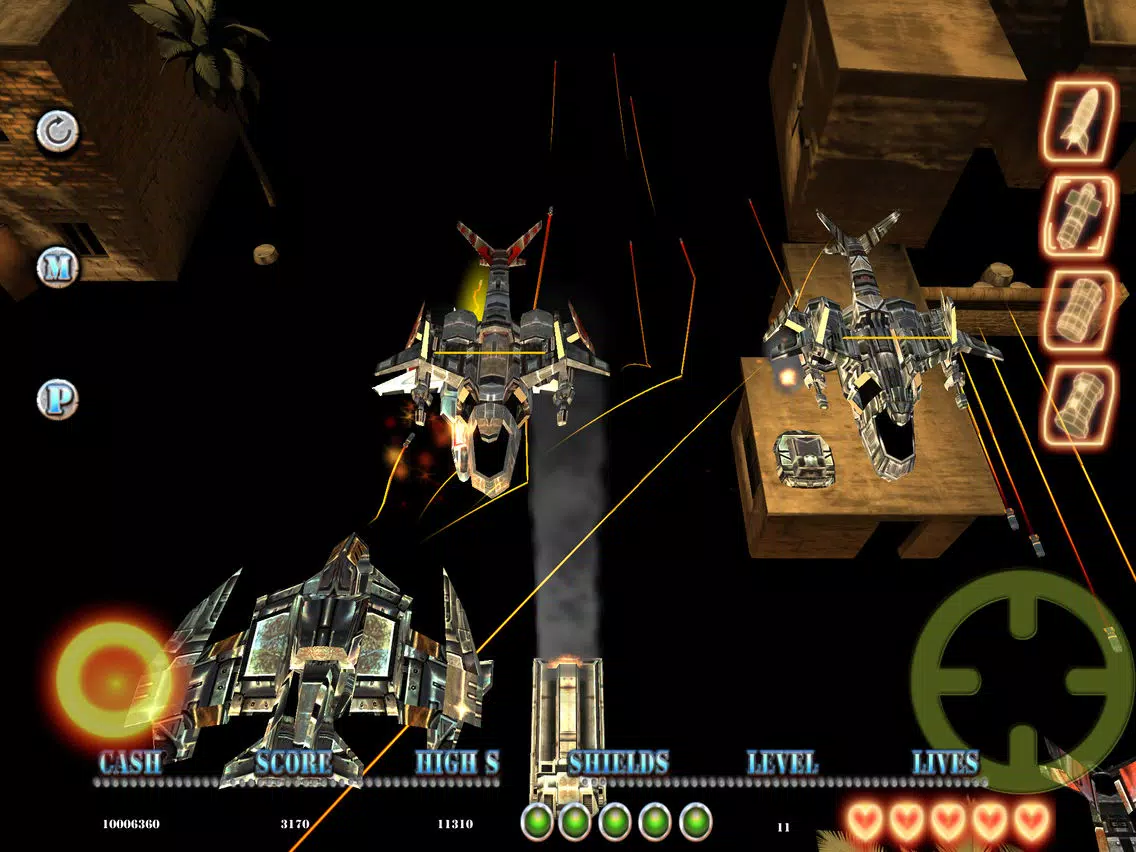Tap the green crosshair movement pad
The image size is (1136, 852).
click(1021, 681)
